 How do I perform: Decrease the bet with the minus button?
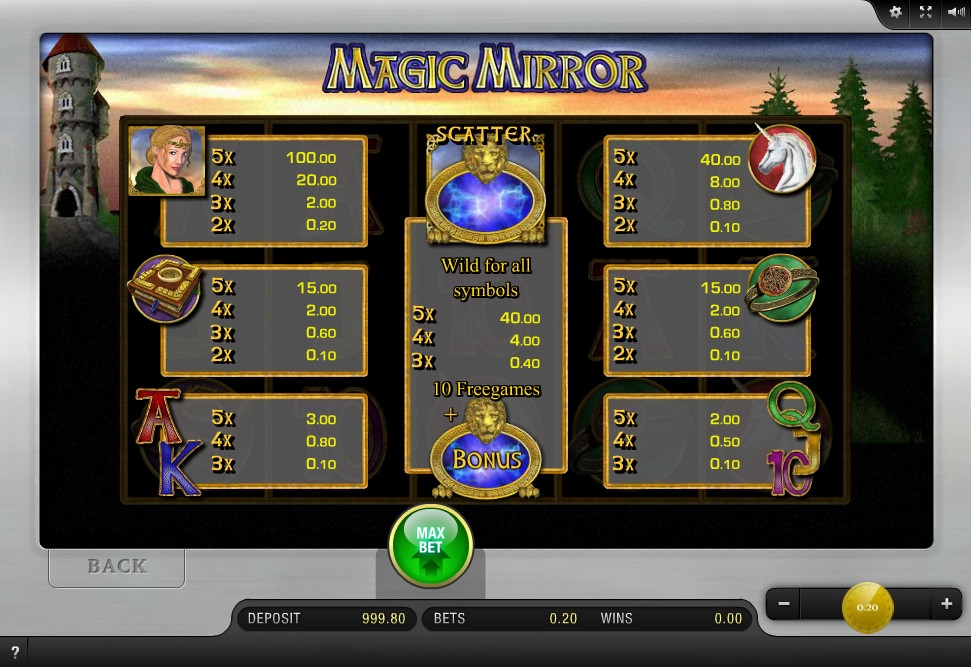coord(784,604)
